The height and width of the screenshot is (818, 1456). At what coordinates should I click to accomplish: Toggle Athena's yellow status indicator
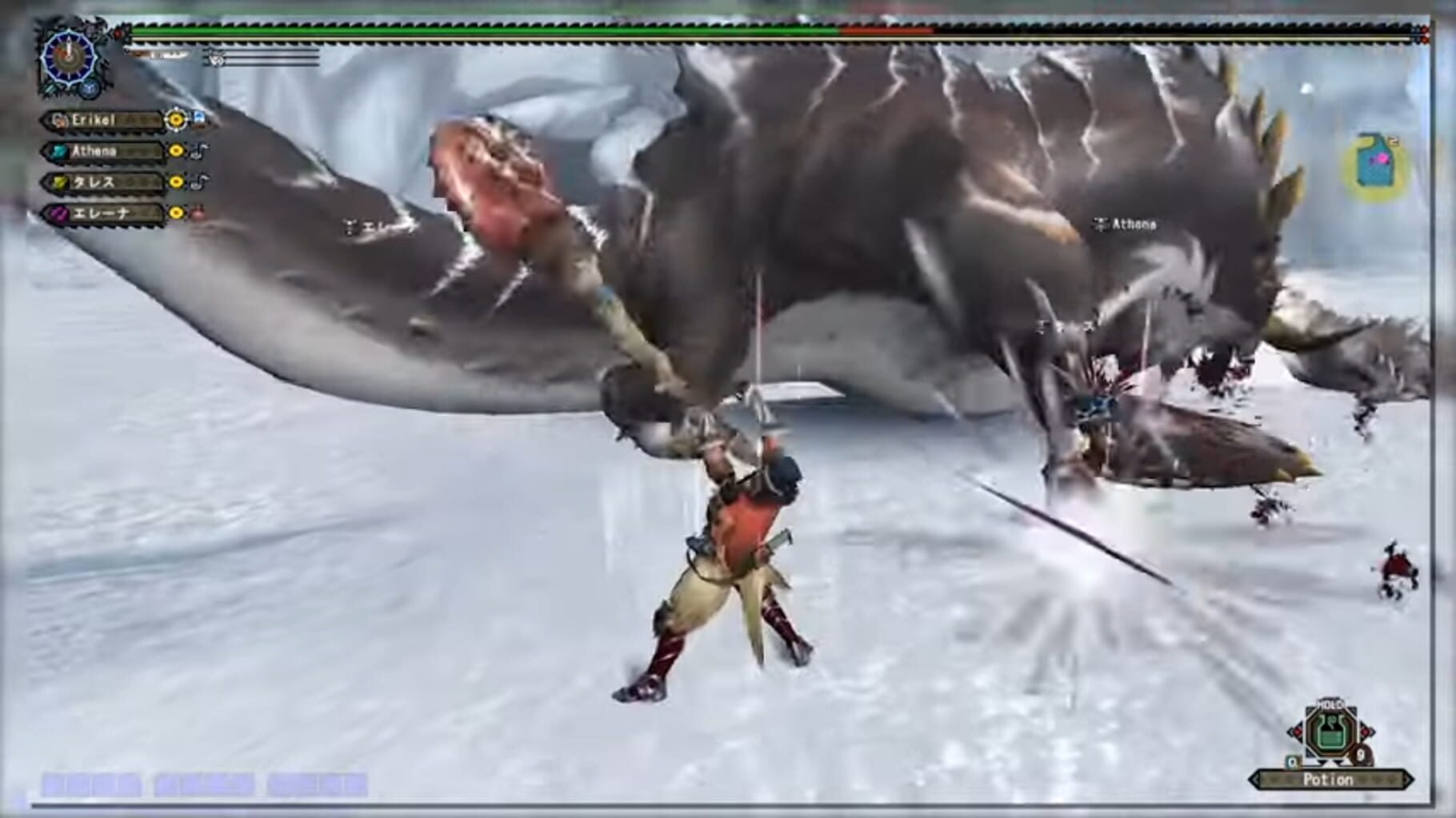[x=176, y=151]
